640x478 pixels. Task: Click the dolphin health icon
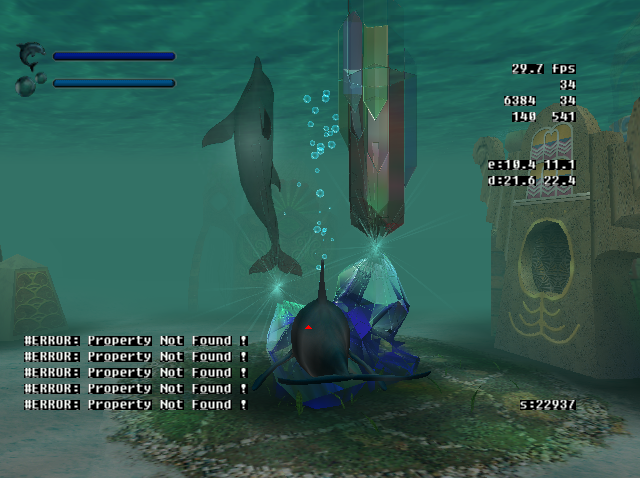tap(31, 54)
